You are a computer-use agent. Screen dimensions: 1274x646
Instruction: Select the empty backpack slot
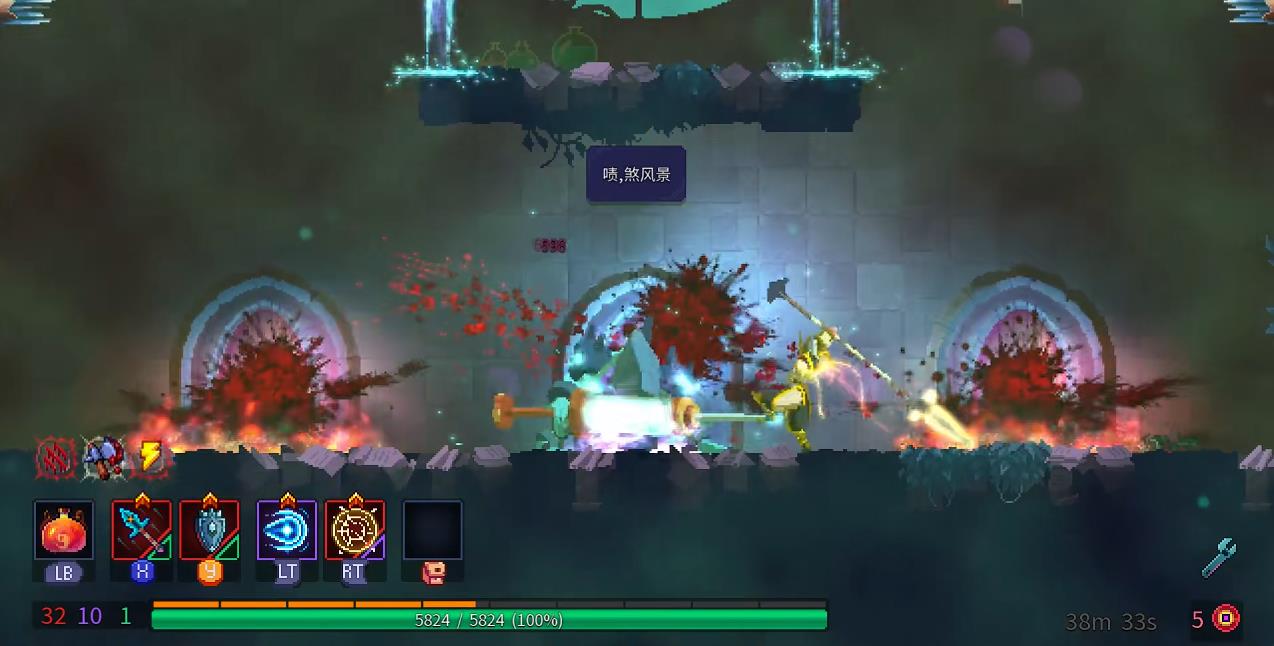pos(433,531)
